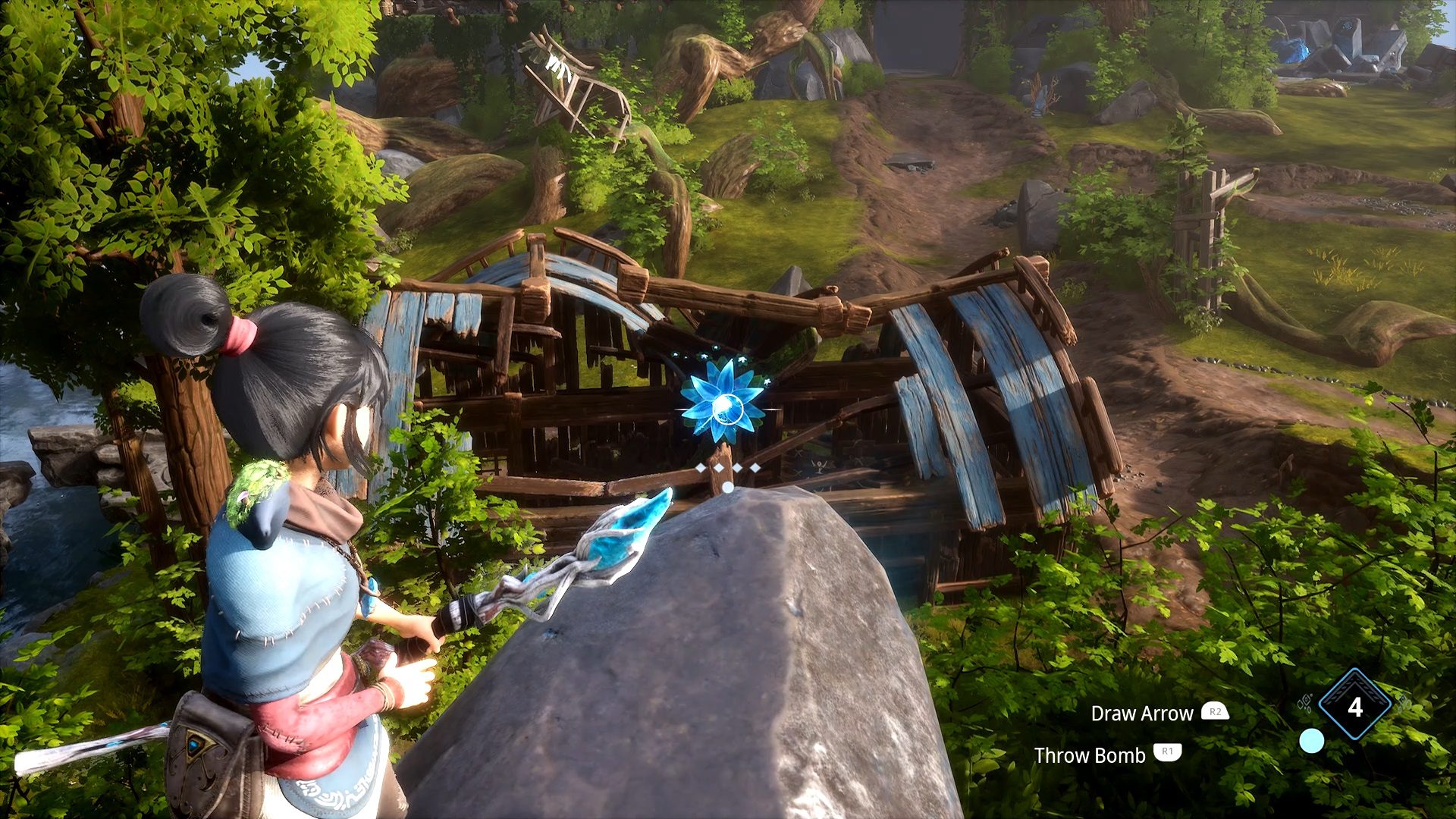Select the diamond-shaped bomb counter showing 4
Viewport: 1456px width, 819px height.
coord(1355,704)
